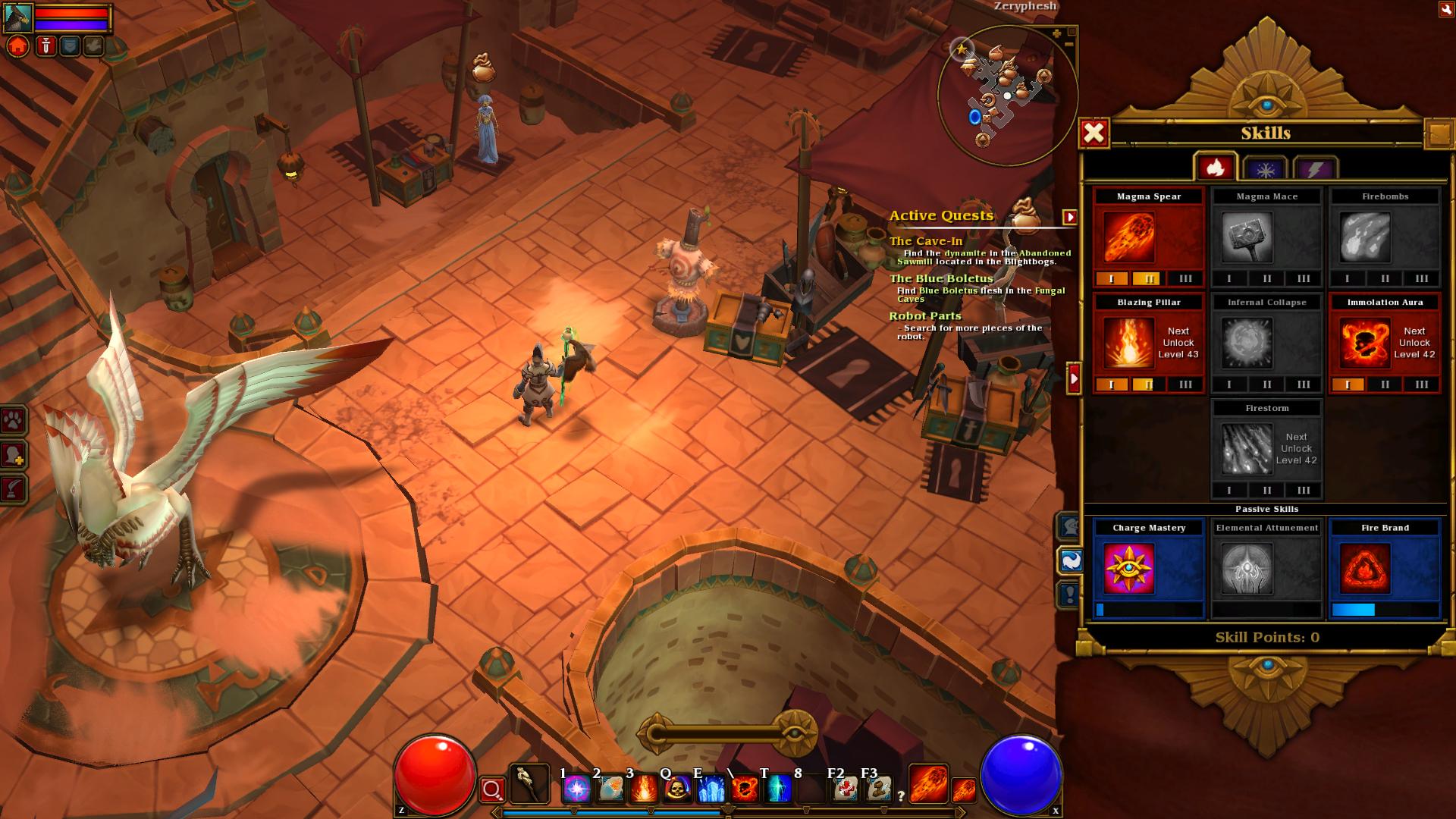This screenshot has width=1456, height=819.
Task: Click the Charge Mastery passive skill
Action: [1128, 568]
